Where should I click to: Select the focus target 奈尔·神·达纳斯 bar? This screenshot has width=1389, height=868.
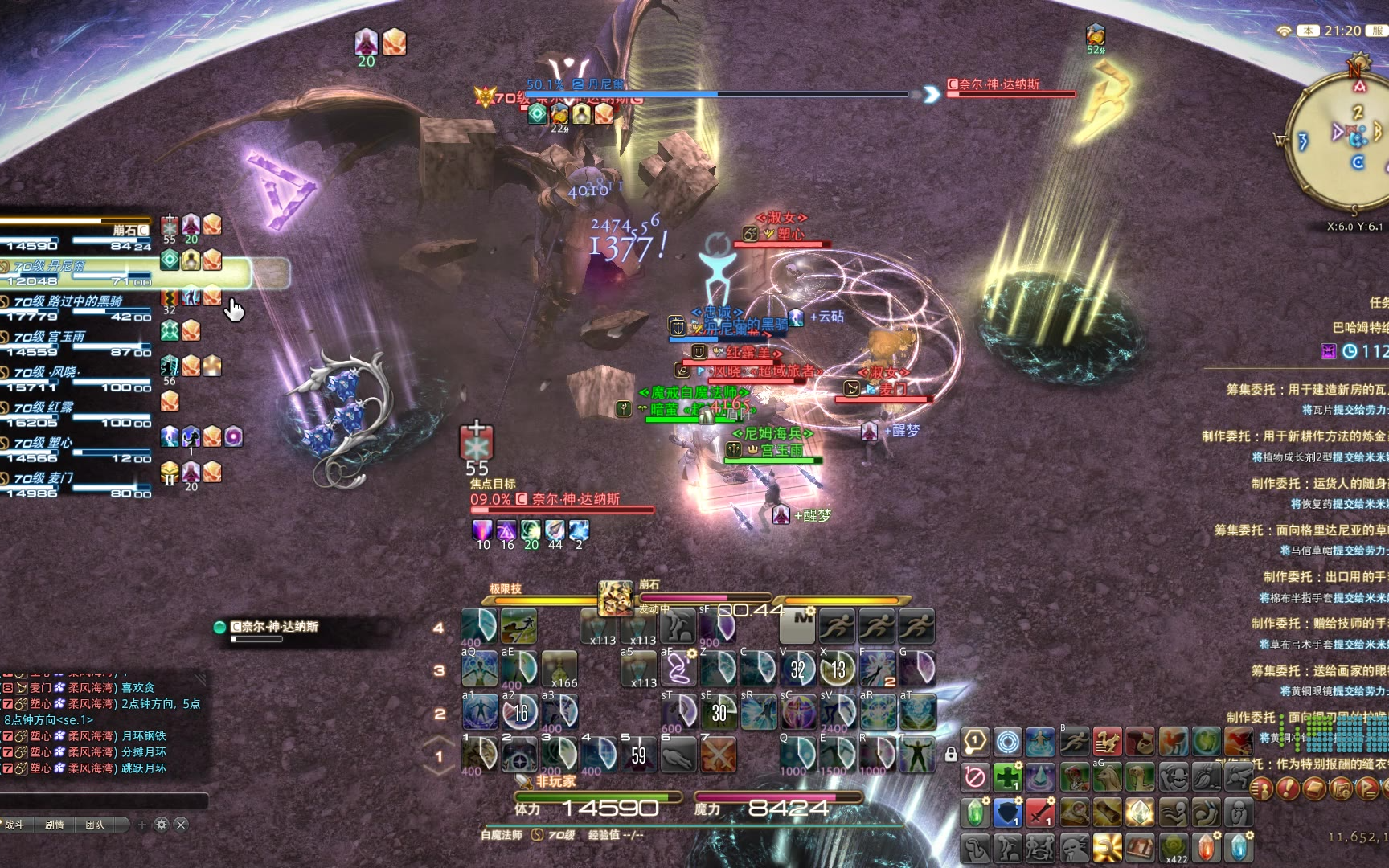pyautogui.click(x=563, y=504)
